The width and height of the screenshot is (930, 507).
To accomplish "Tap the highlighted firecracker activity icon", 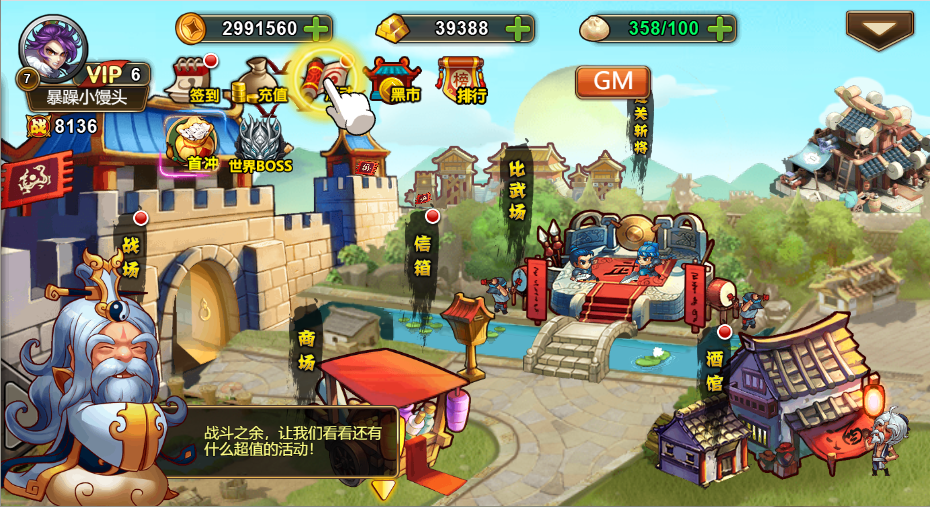I will click(326, 76).
